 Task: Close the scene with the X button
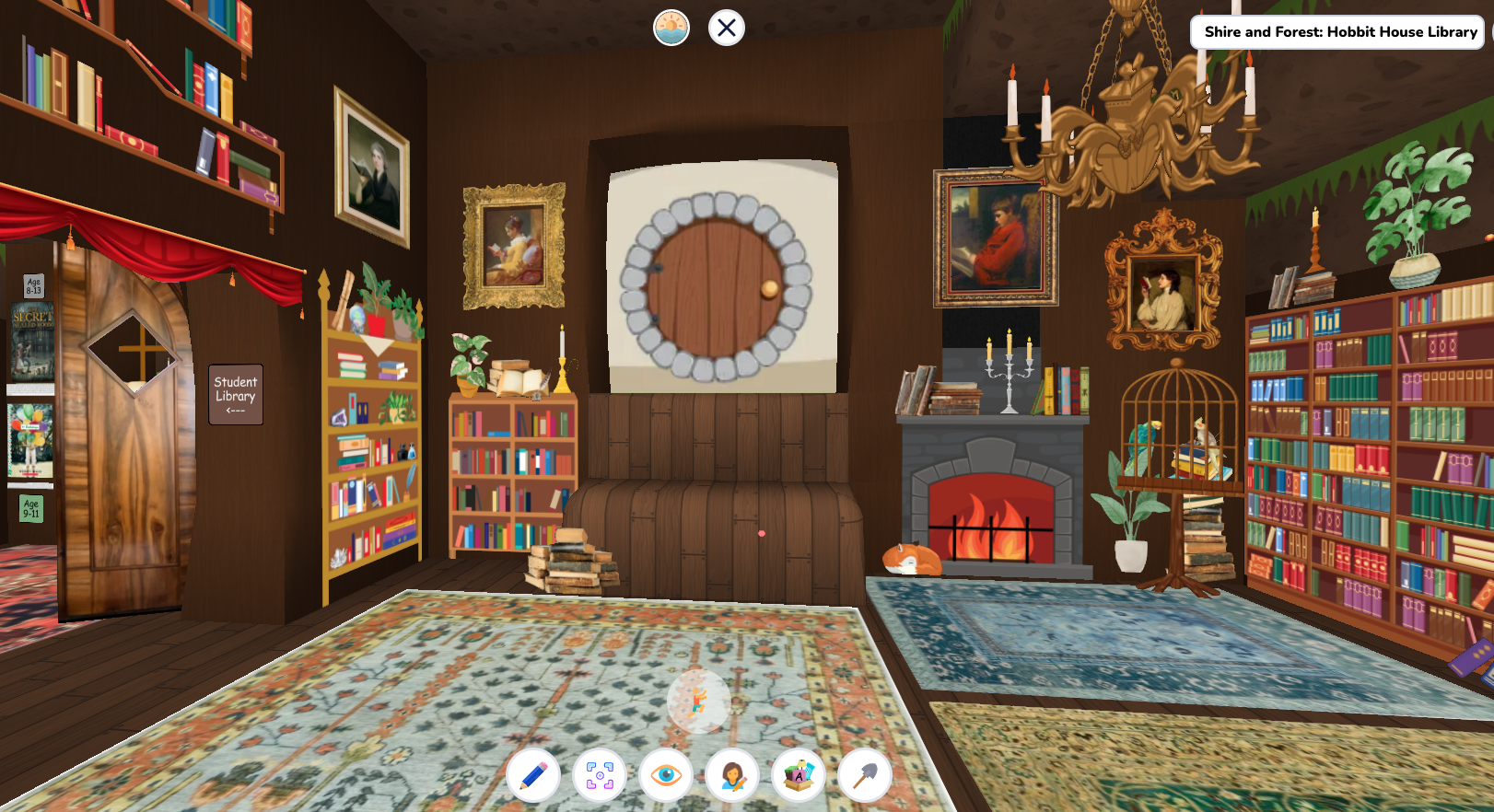point(726,28)
